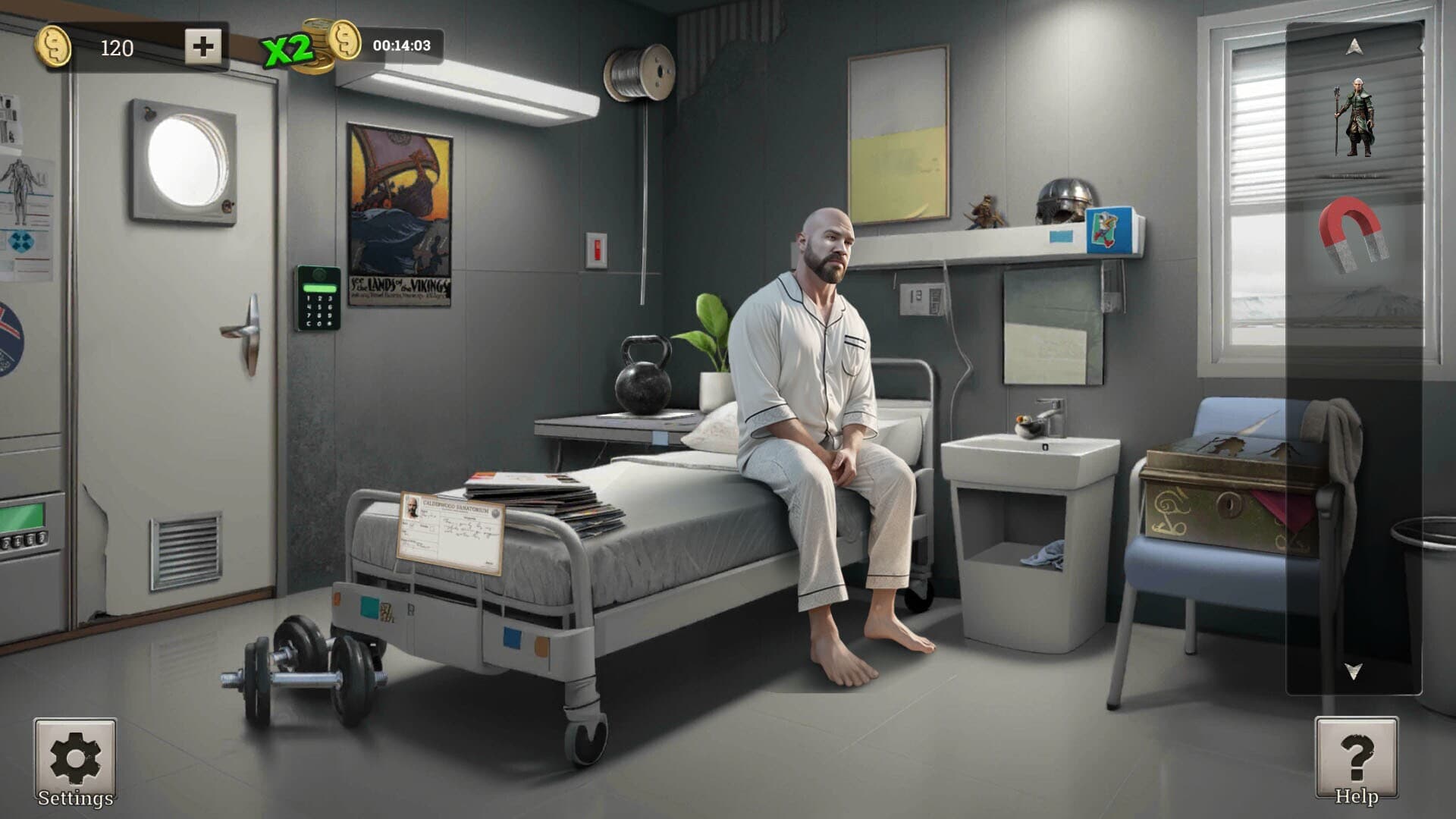Viewport: 1456px width, 819px height.
Task: Click the 00:14:03 countdown timer
Action: pos(402,45)
